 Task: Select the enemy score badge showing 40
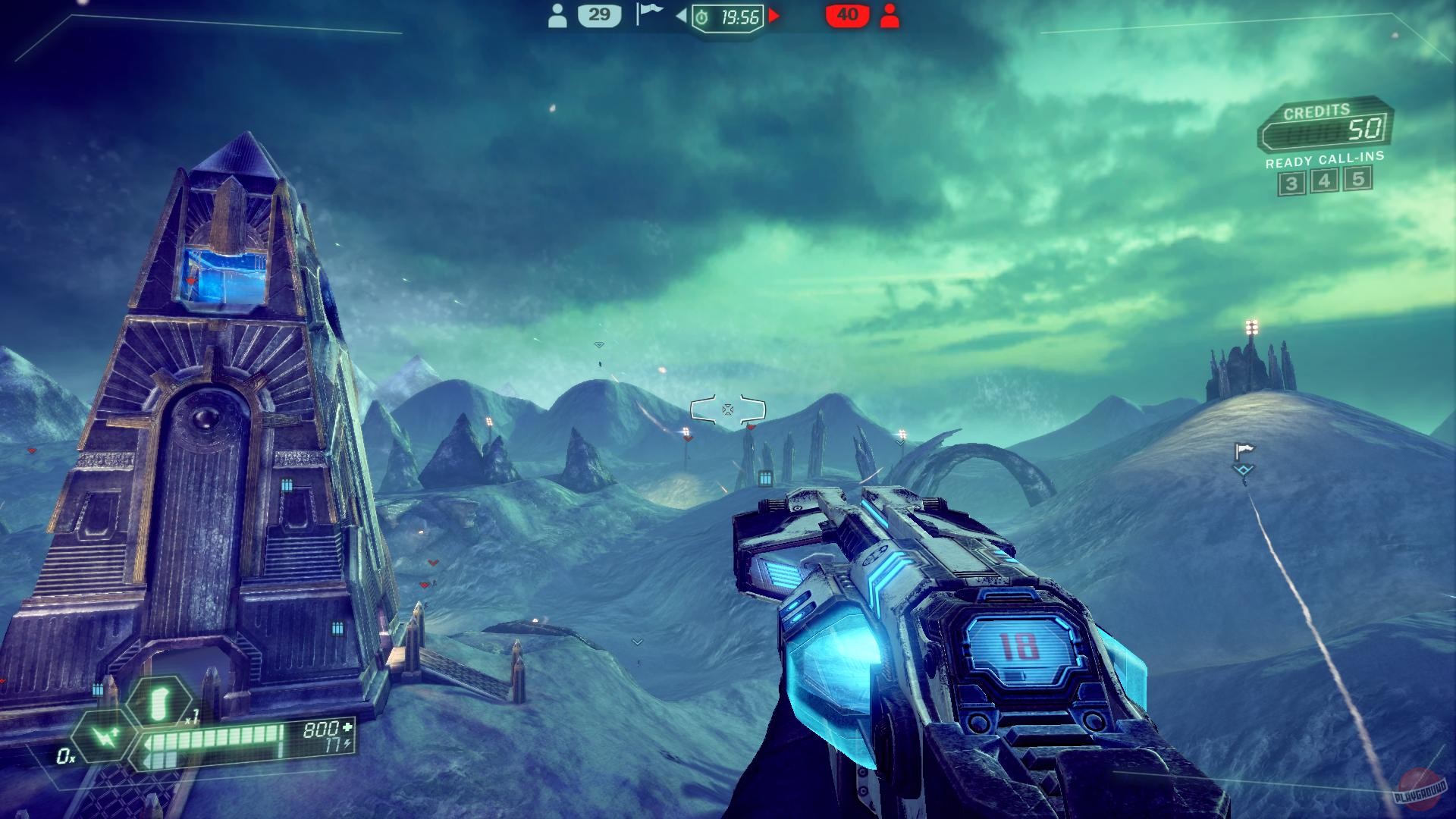pyautogui.click(x=849, y=14)
